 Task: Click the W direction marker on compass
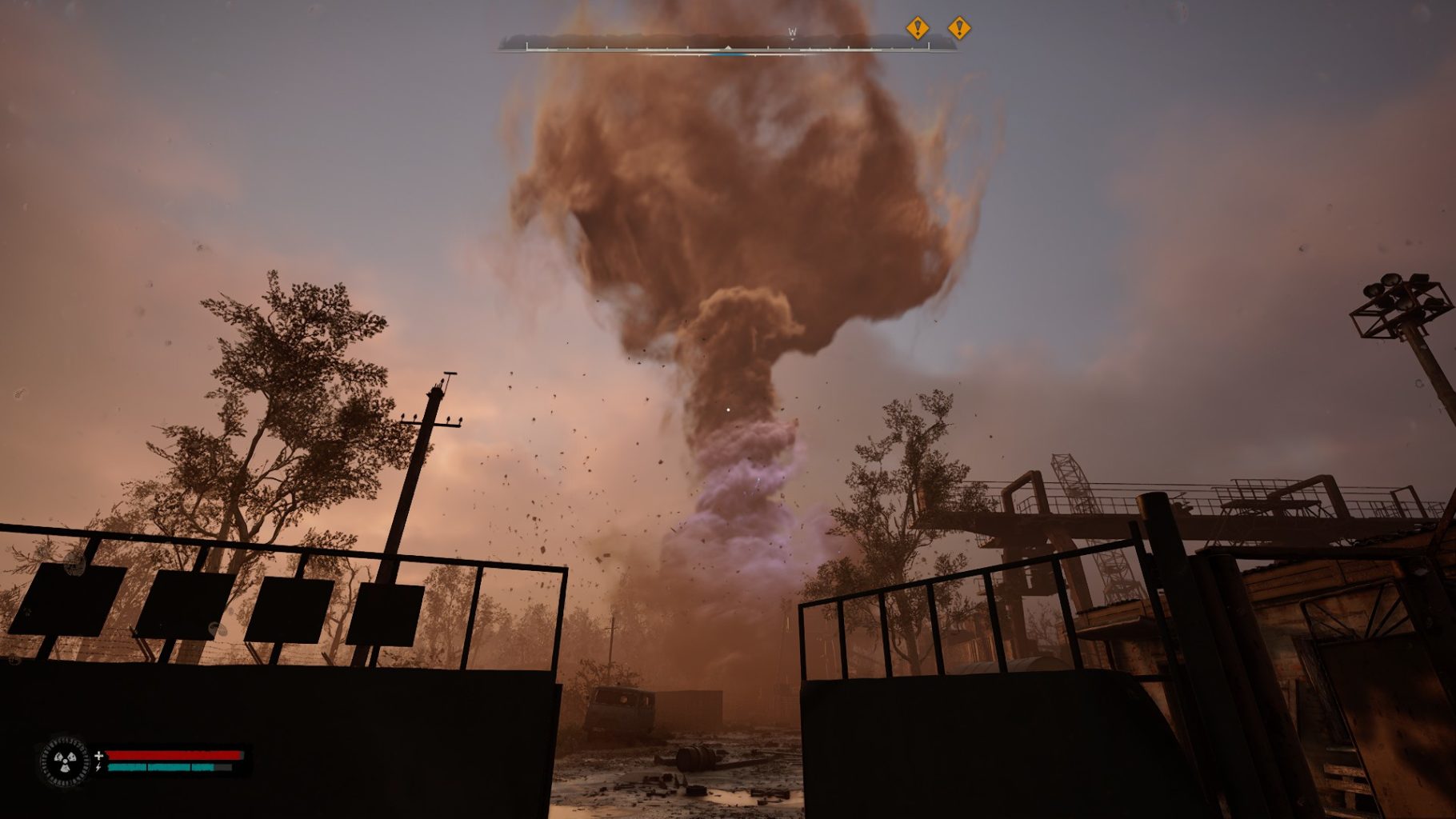click(792, 33)
